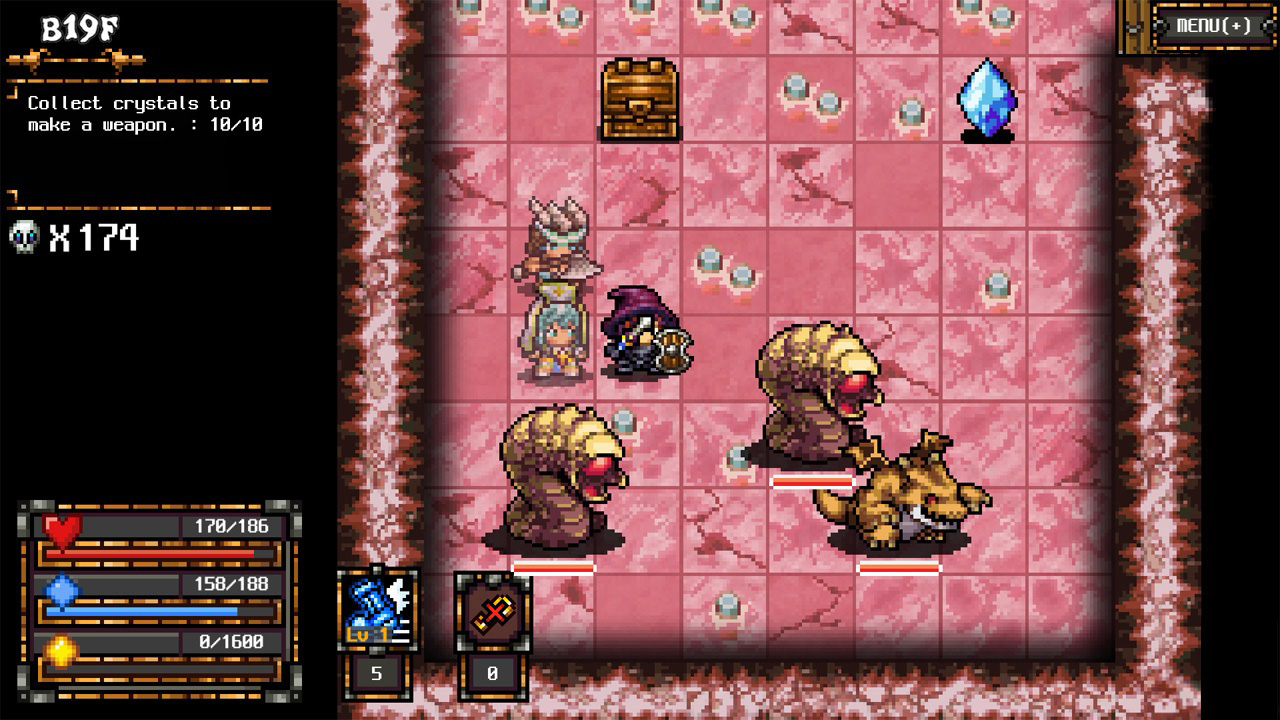Select the blue lightning armor skill icon
The image size is (1280, 720).
pos(375,610)
